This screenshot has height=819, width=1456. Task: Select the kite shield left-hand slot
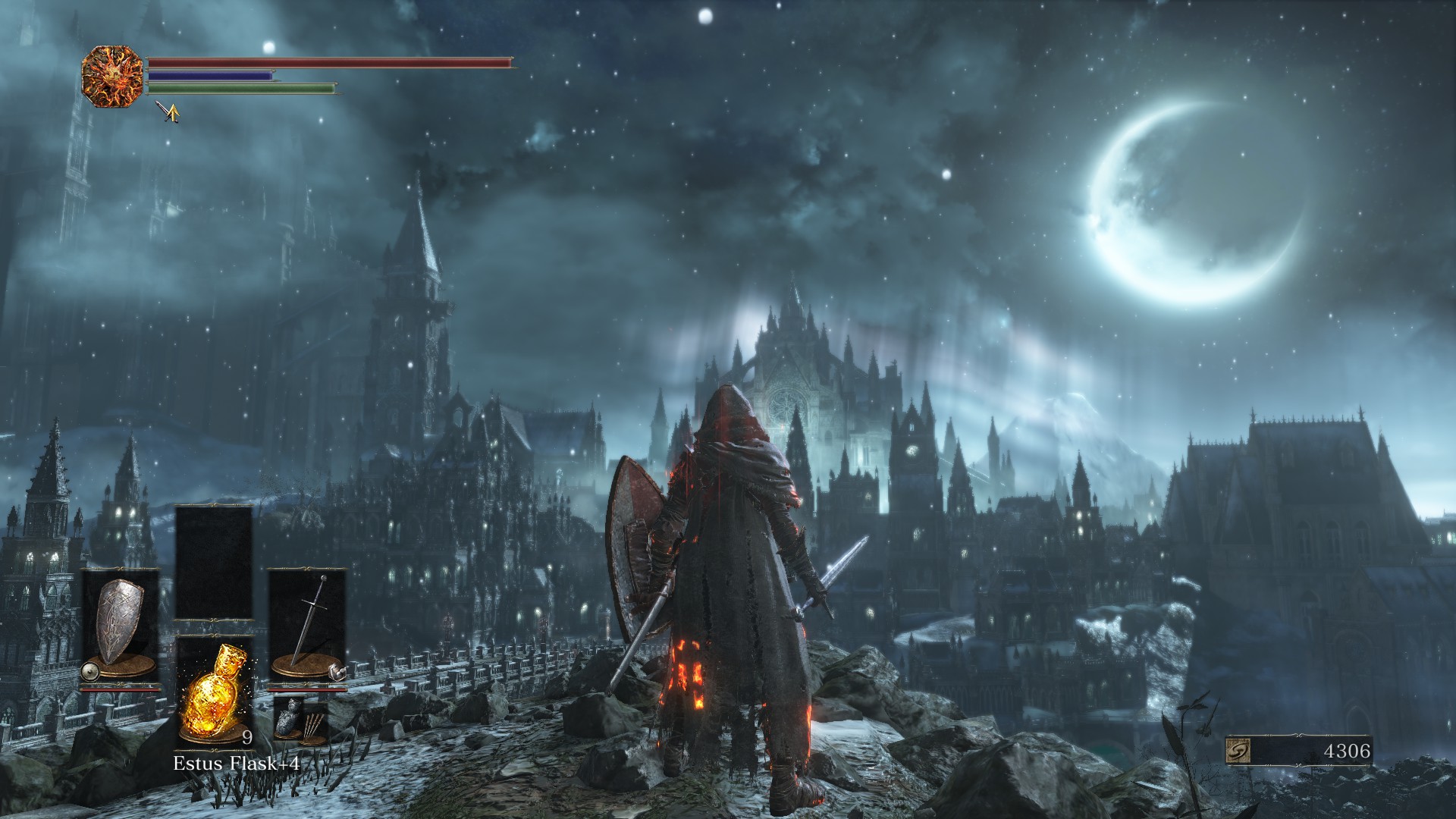tap(121, 628)
